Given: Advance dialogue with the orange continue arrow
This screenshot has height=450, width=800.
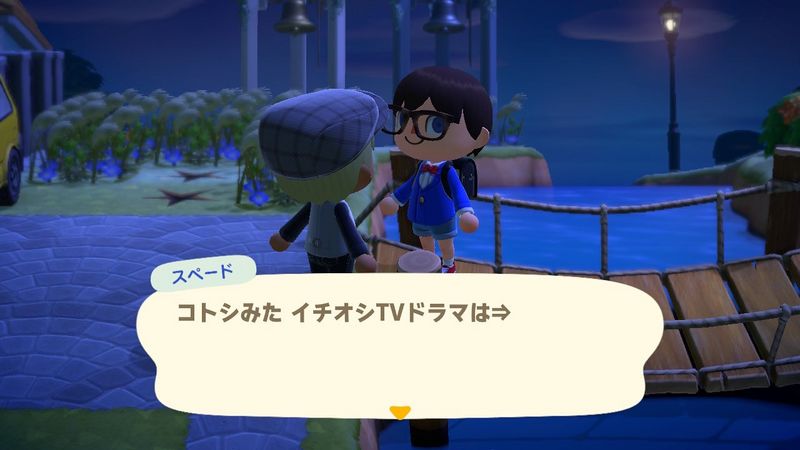Looking at the screenshot, I should [x=400, y=411].
